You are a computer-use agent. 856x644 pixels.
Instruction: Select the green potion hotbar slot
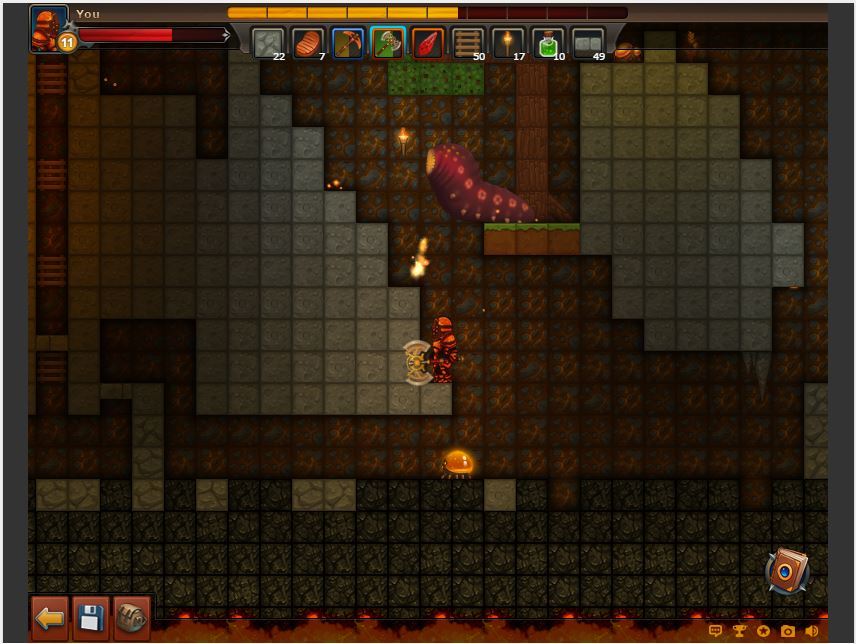point(548,44)
